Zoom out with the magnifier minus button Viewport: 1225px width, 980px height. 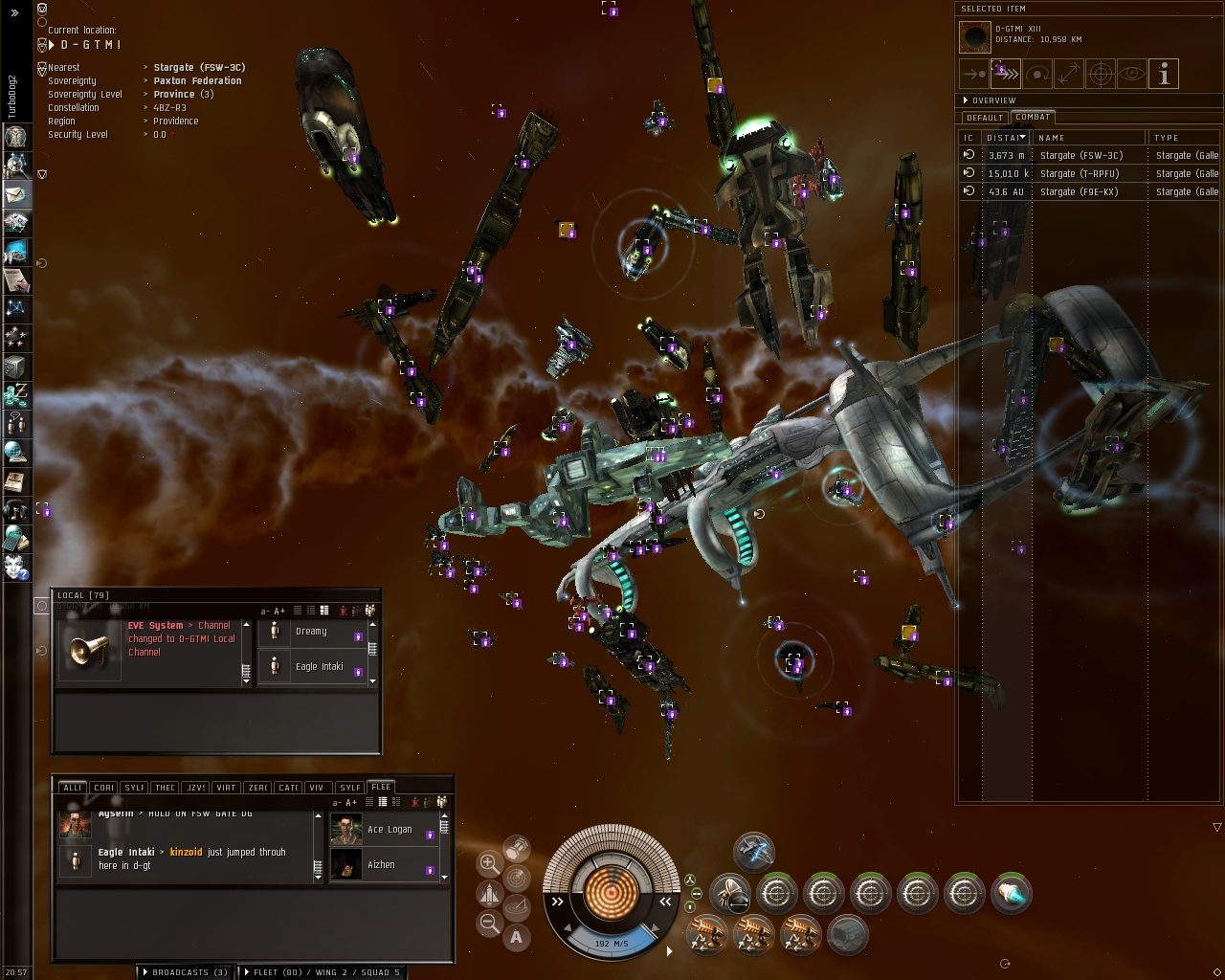[489, 924]
